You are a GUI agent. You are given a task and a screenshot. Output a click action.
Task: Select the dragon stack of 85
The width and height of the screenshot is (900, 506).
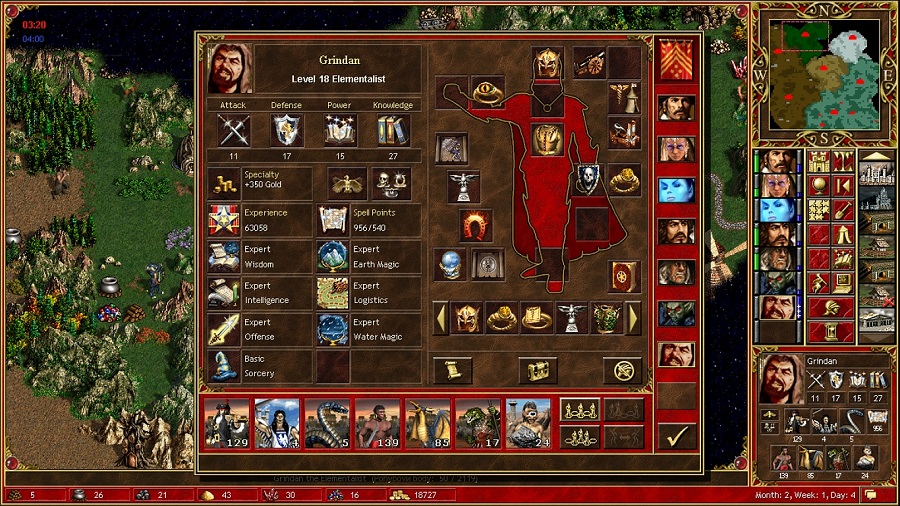coord(428,422)
